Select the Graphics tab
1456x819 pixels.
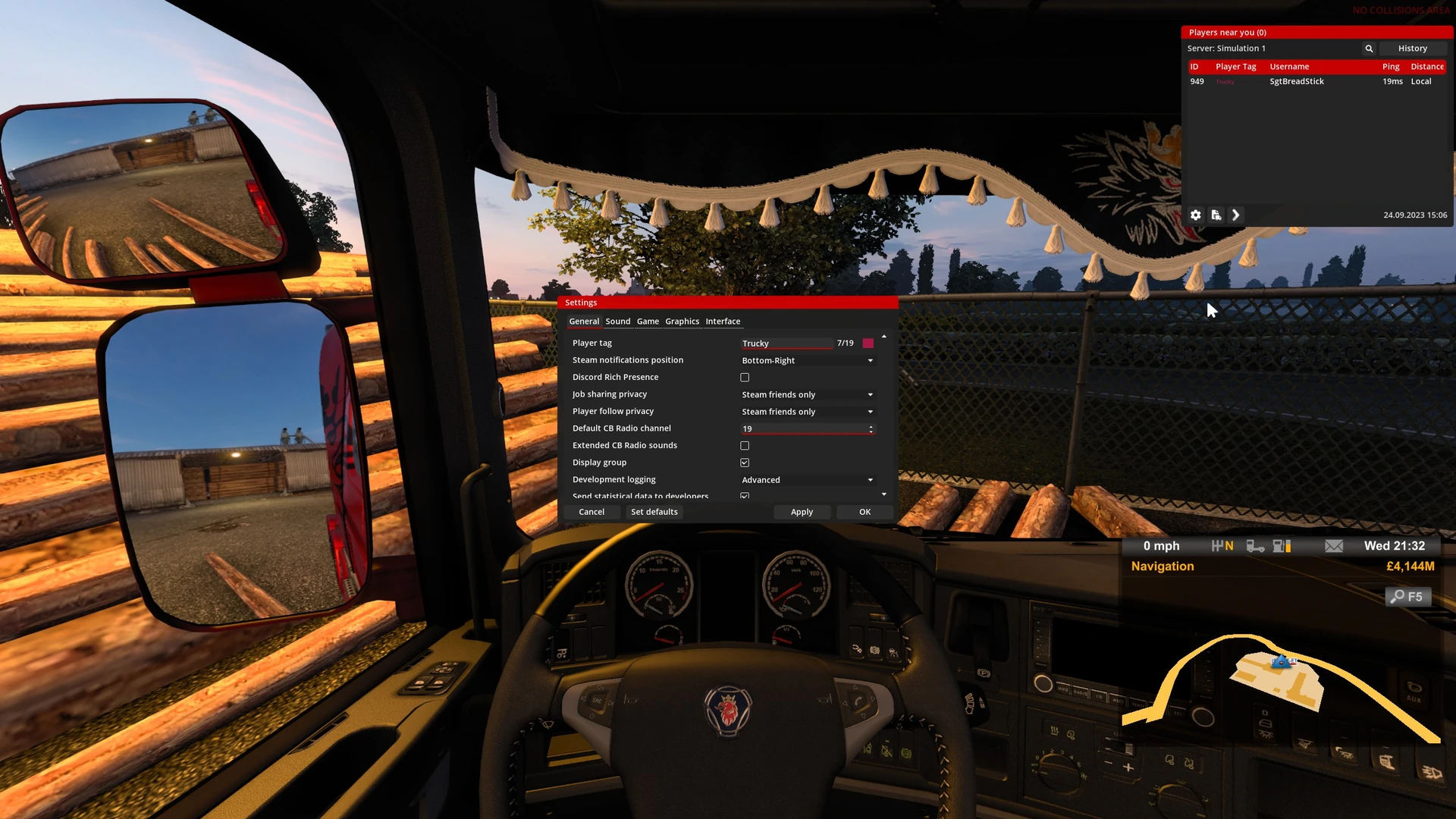click(682, 322)
